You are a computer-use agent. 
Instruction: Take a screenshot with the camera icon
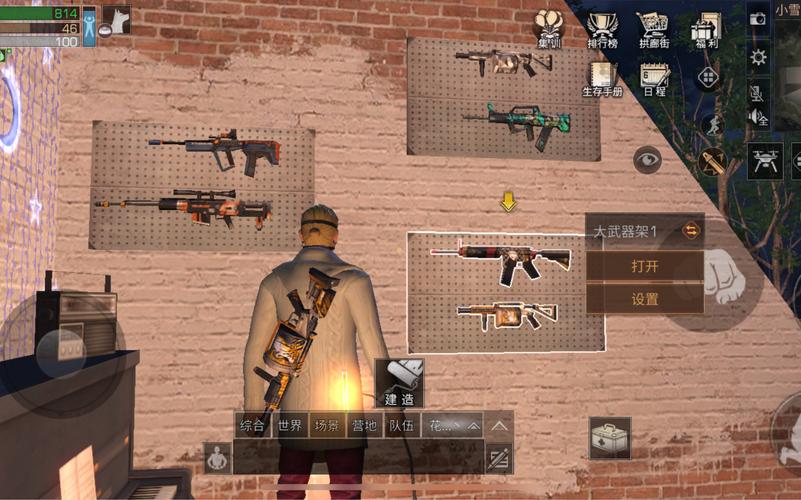tap(758, 18)
